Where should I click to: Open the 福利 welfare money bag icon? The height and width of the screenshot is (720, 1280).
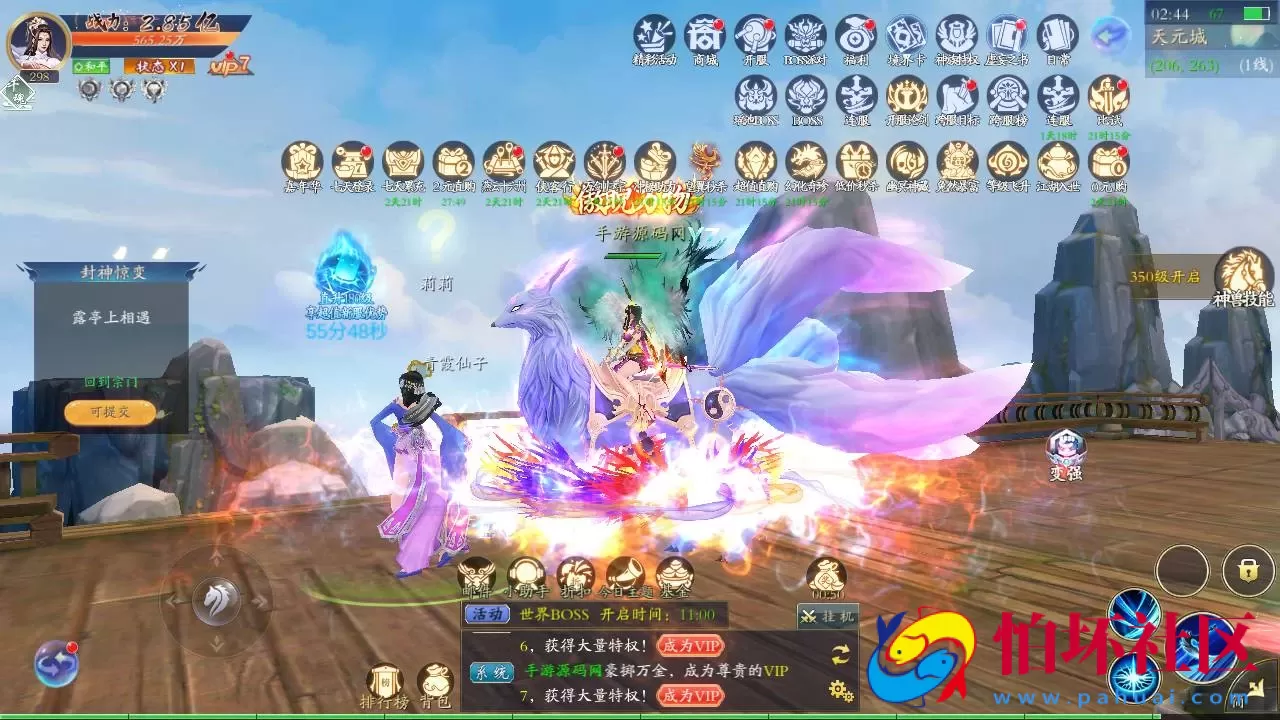coord(856,36)
